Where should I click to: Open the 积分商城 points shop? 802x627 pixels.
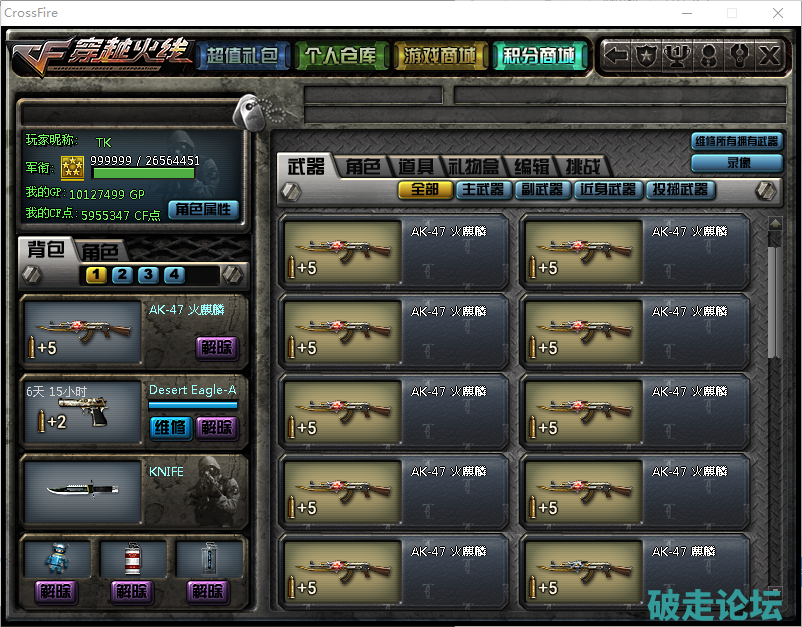pos(538,56)
